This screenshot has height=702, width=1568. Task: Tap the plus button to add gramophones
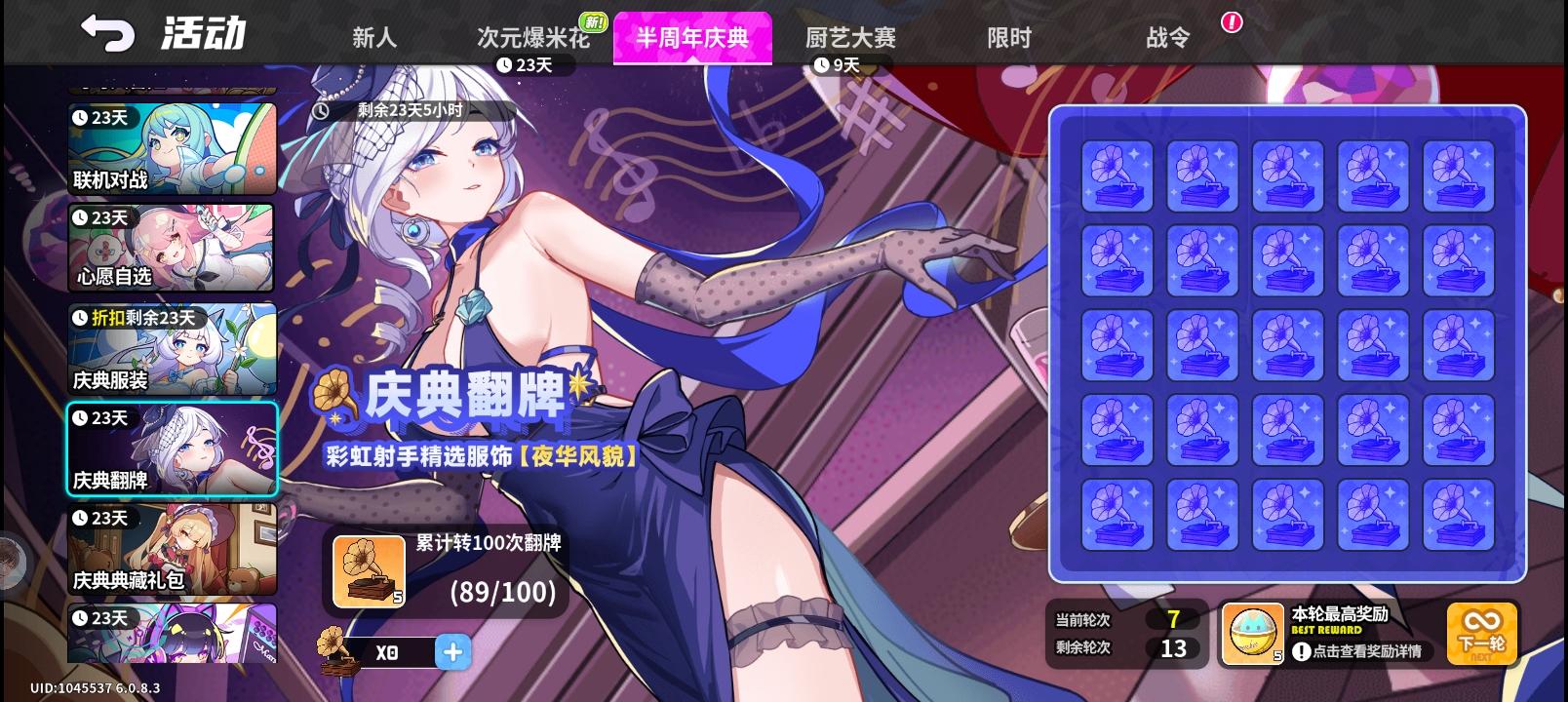click(x=452, y=652)
